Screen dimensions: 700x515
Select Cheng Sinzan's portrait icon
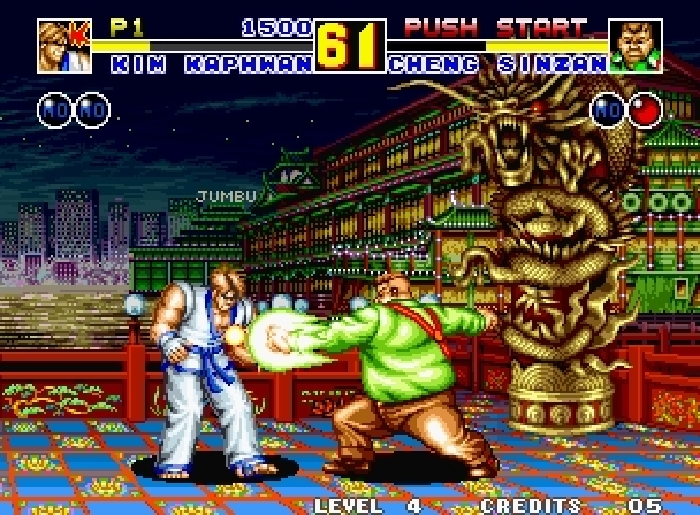coord(635,46)
